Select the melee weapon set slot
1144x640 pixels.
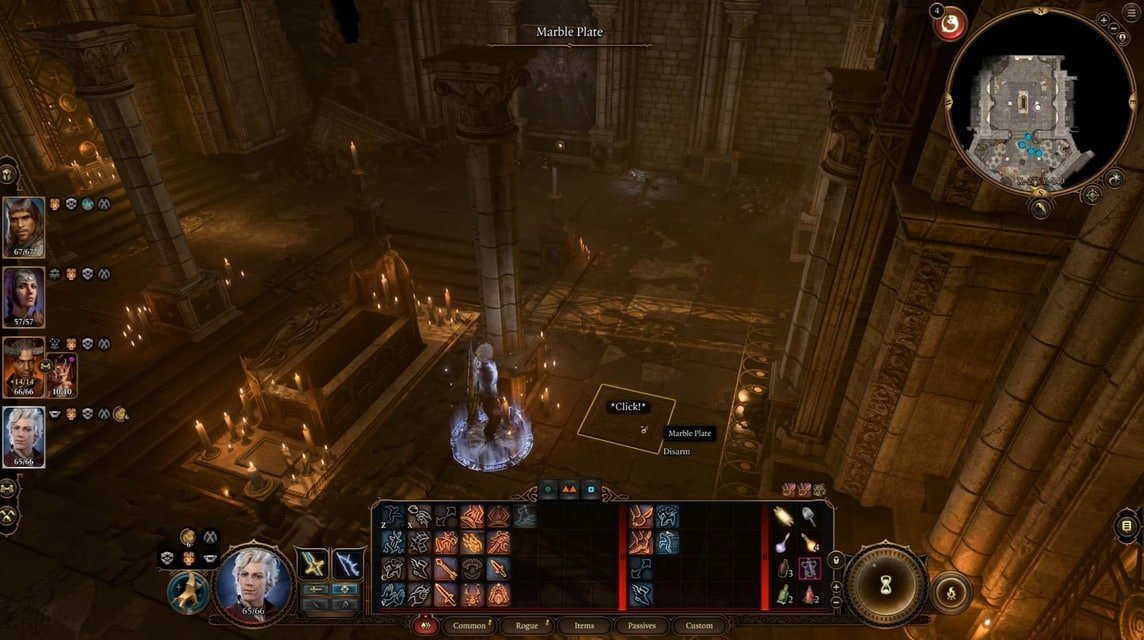(x=315, y=563)
